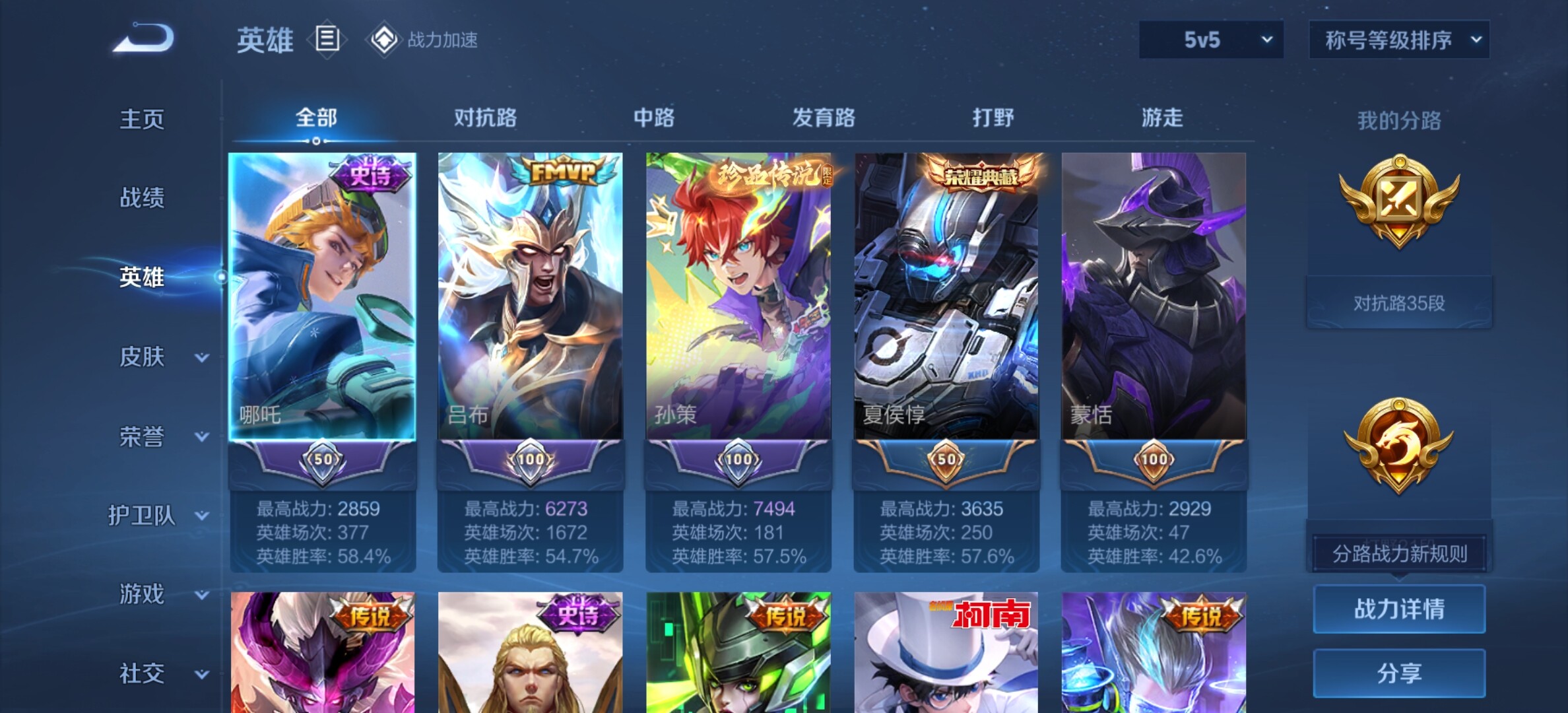Select the 发育路 tab
Image resolution: width=1568 pixels, height=713 pixels.
coord(824,118)
